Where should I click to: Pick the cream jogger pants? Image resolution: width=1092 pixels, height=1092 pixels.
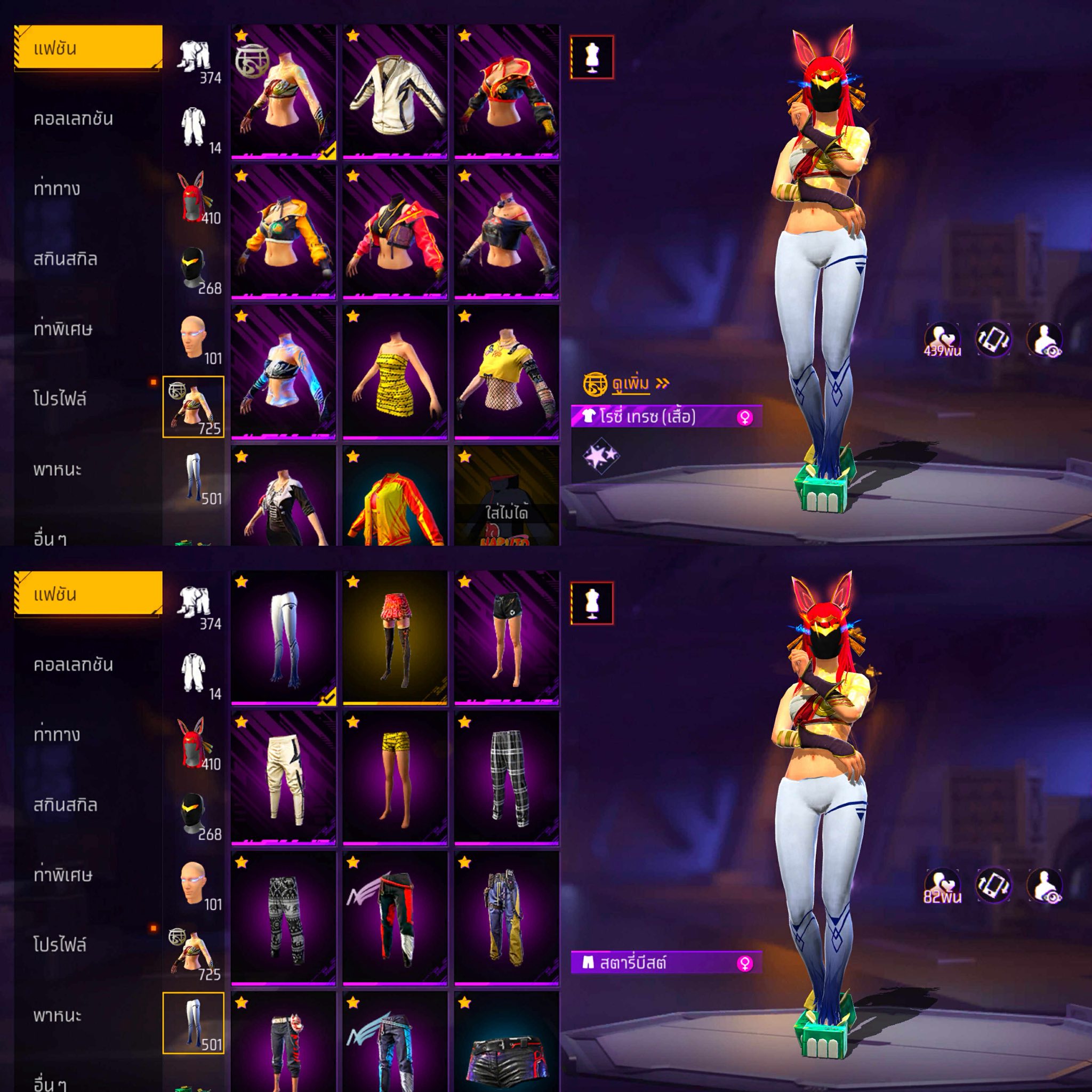tap(283, 778)
